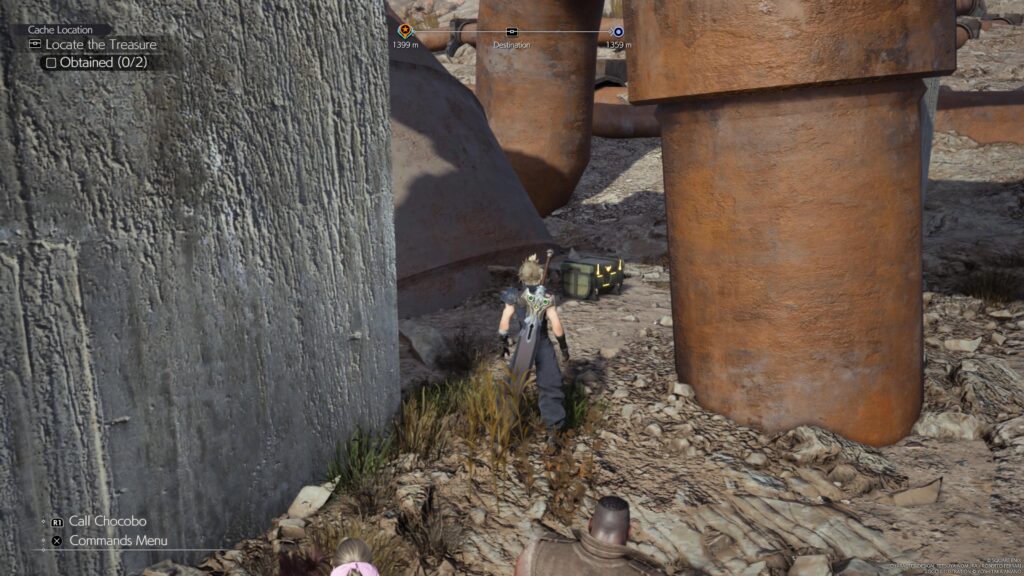Screen dimensions: 1024x576
Task: Click the Destination treasure chest marker
Action: click(512, 32)
